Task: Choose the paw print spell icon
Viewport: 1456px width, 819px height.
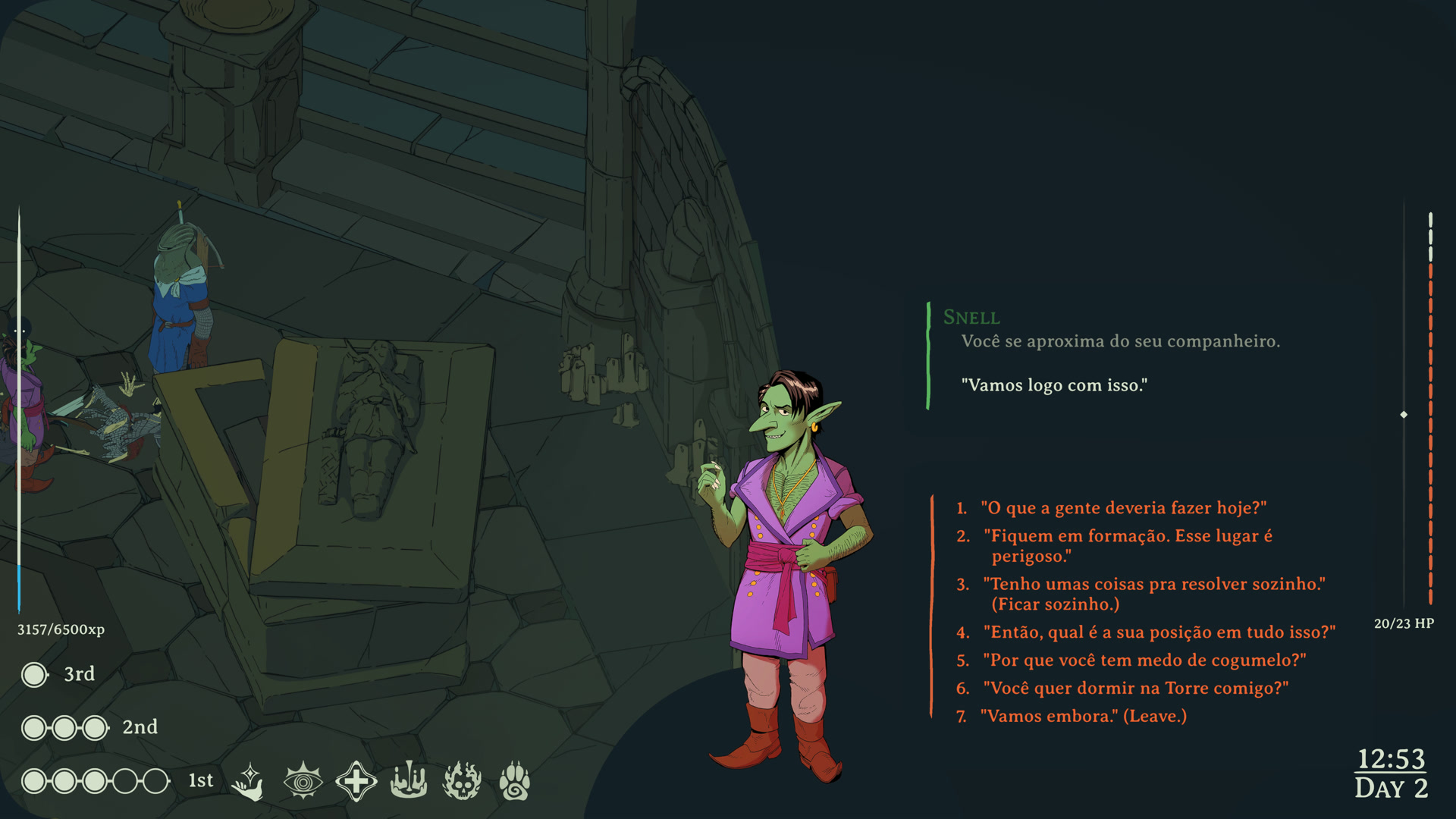Action: [x=515, y=781]
